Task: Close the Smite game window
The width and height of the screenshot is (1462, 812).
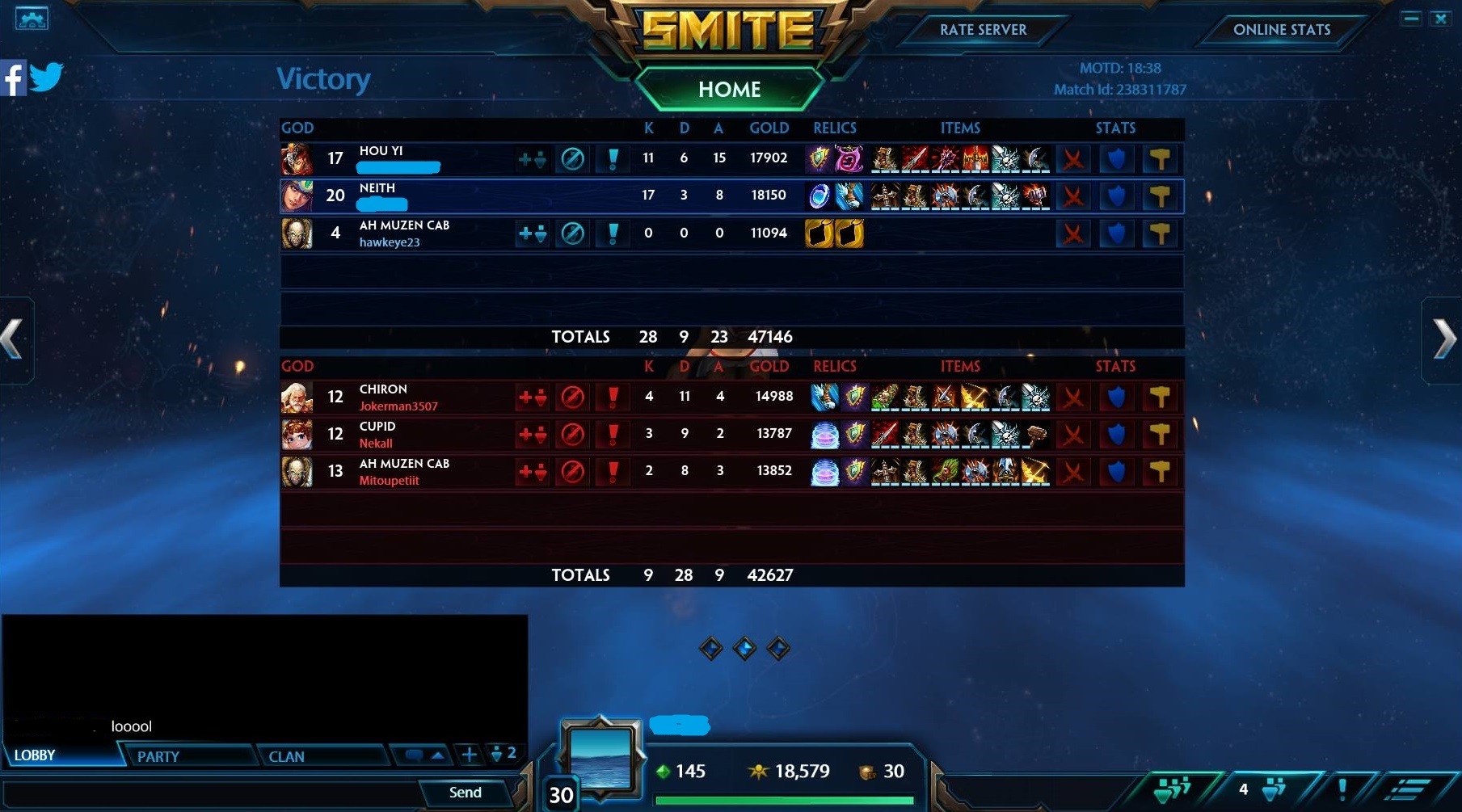Action: pos(1440,18)
